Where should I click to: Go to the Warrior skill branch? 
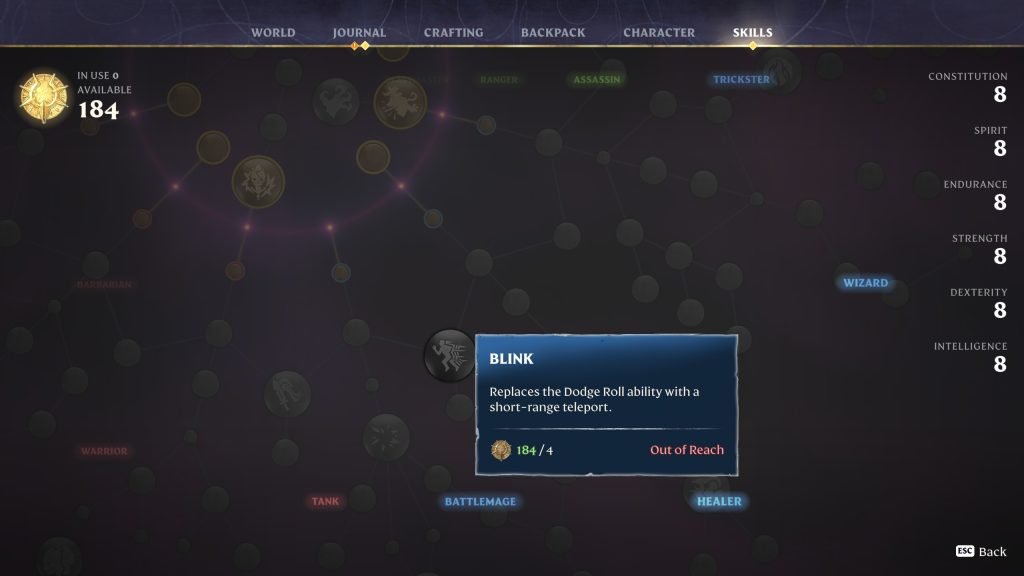(x=104, y=451)
